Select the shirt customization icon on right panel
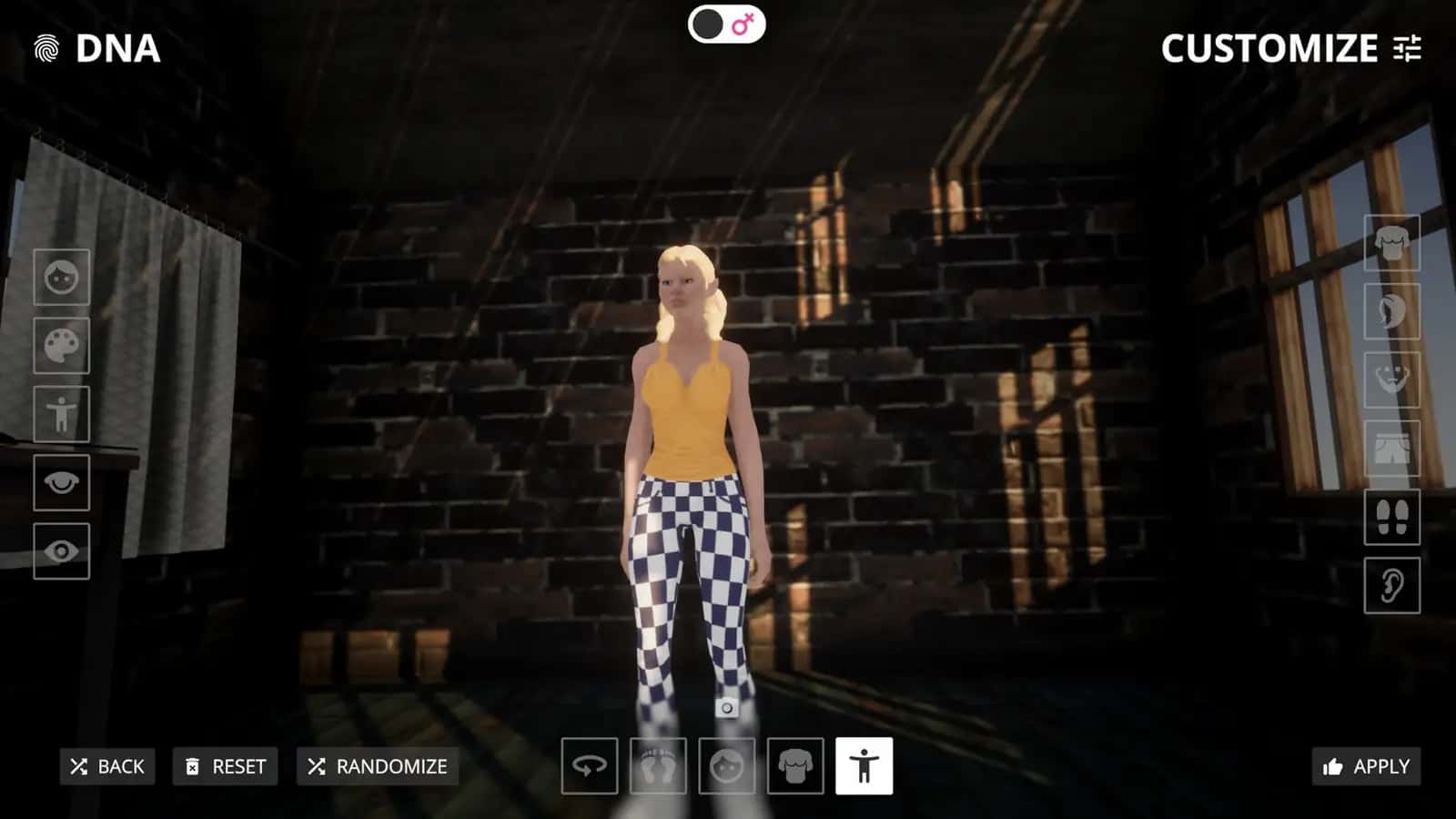1456x819 pixels. 1393,243
